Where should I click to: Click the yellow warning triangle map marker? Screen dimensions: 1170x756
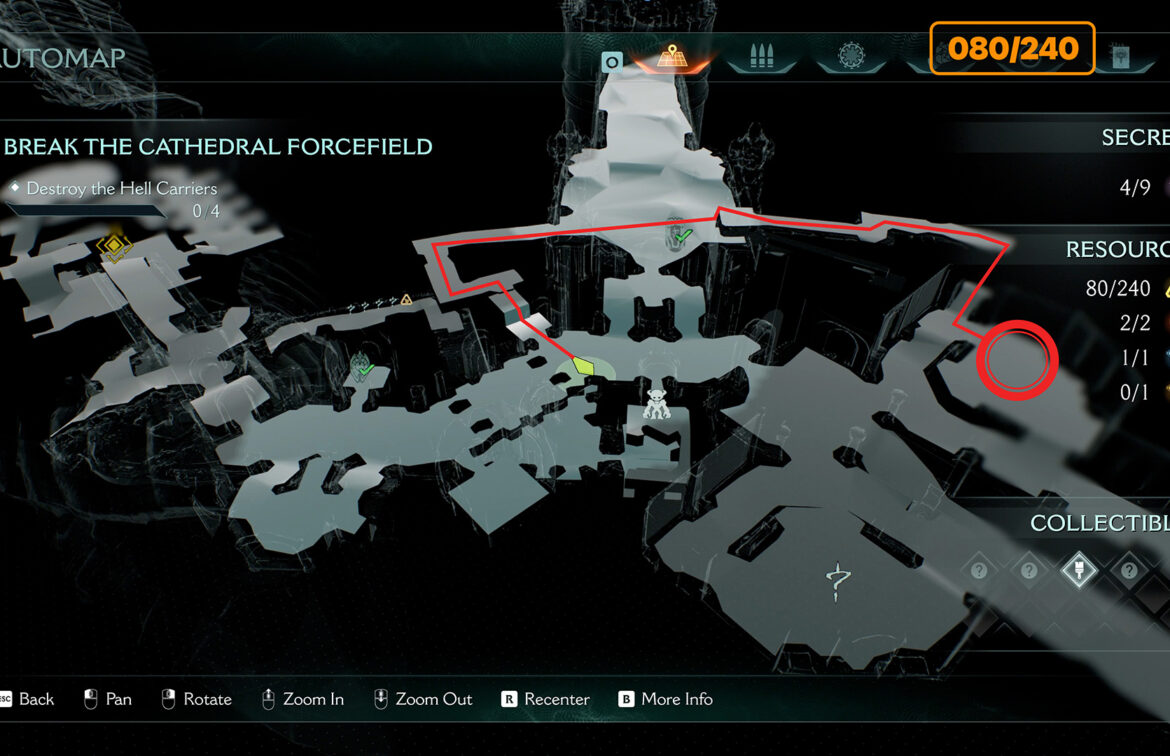tap(406, 299)
